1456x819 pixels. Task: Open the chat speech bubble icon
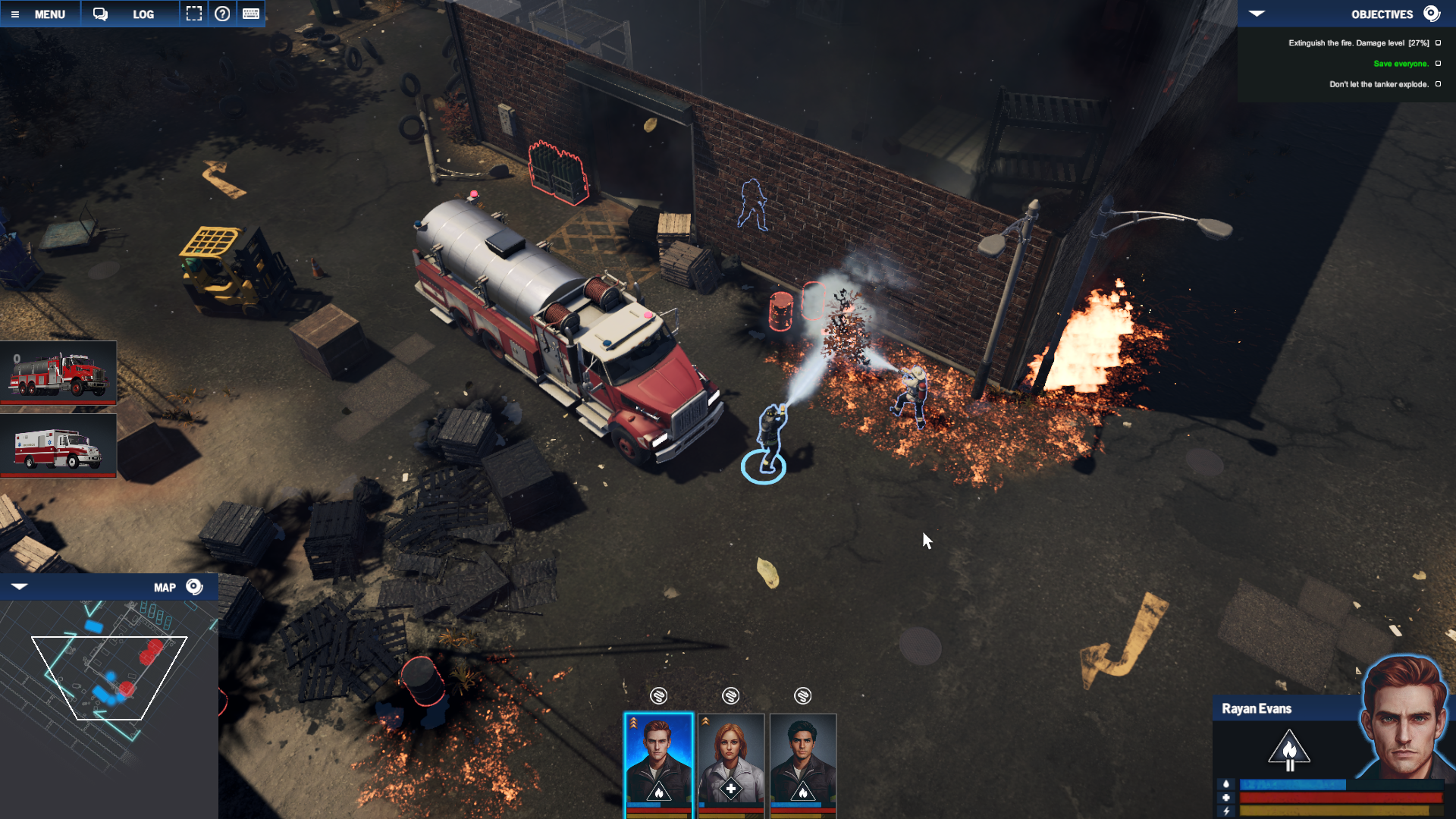(x=100, y=14)
